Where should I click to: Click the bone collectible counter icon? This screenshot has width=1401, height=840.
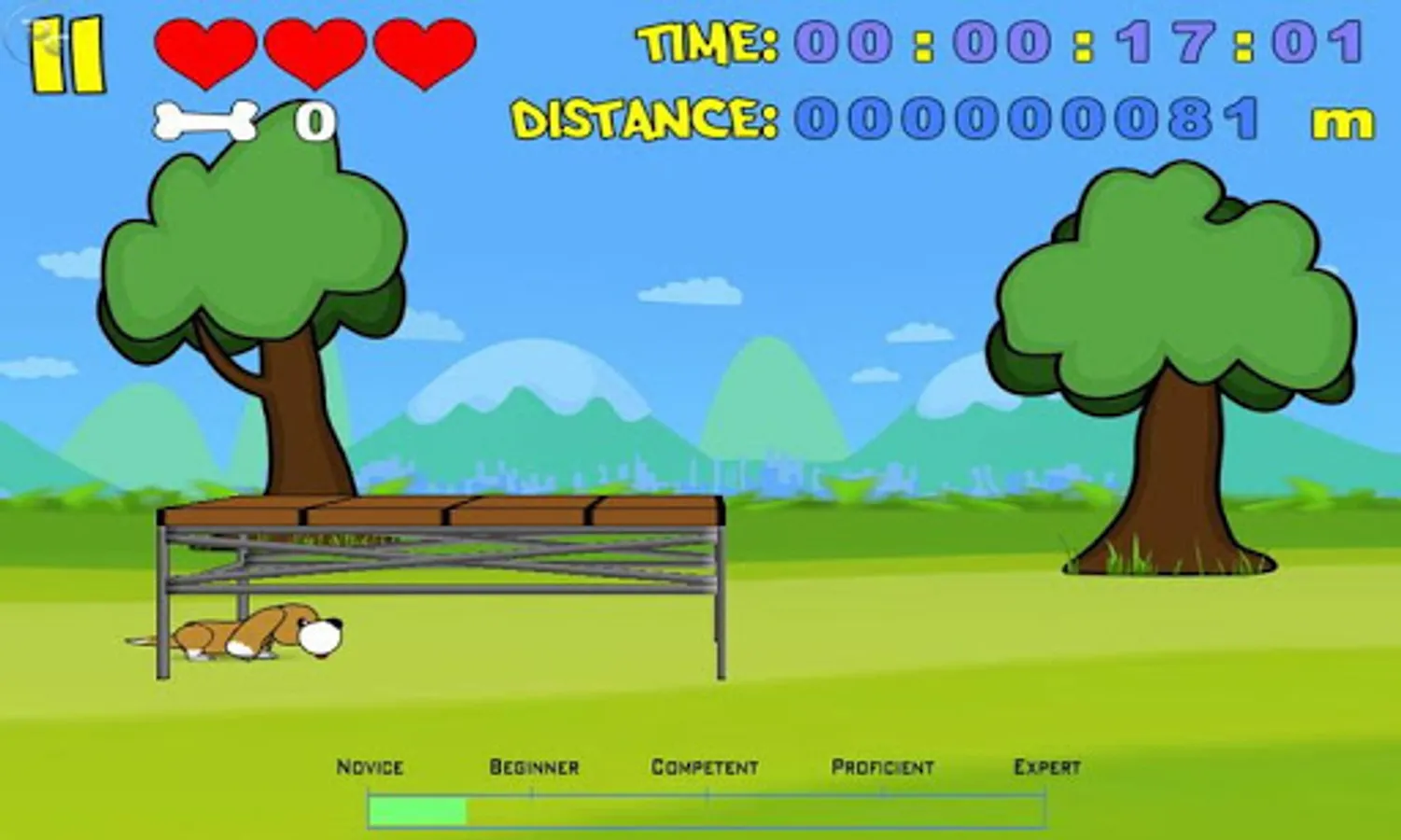click(204, 121)
